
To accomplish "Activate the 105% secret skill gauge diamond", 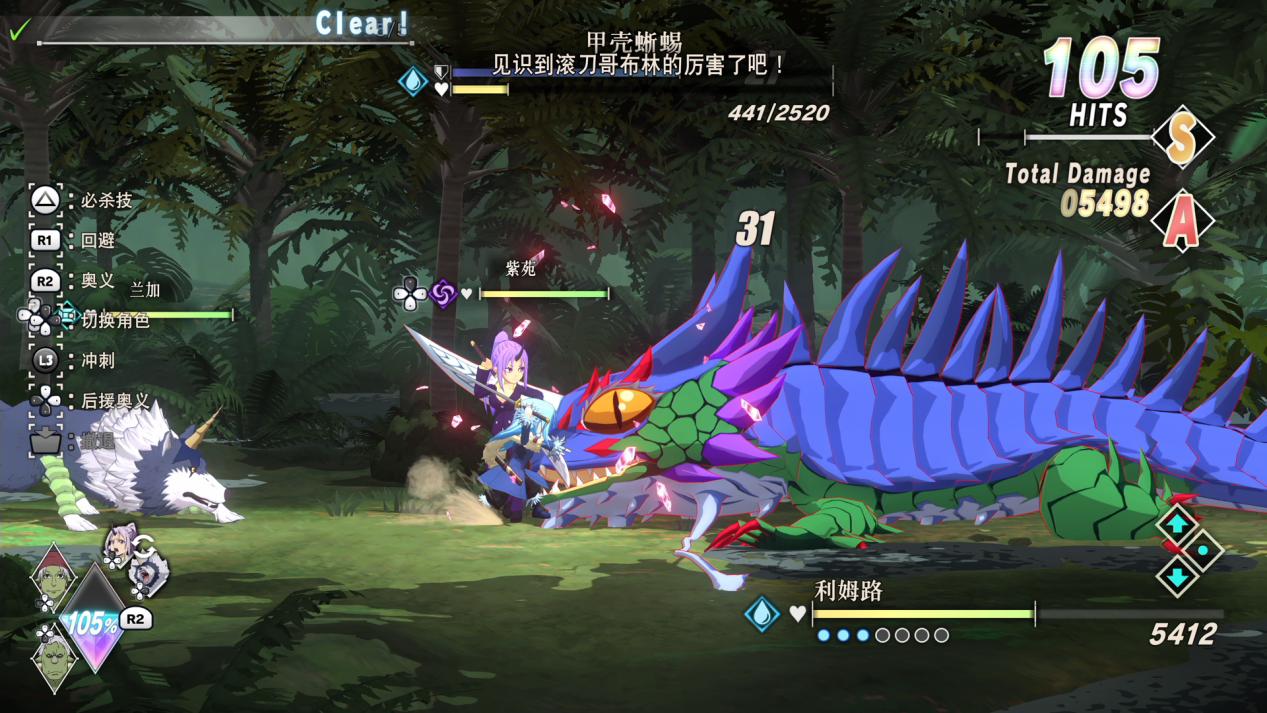I will (94, 622).
